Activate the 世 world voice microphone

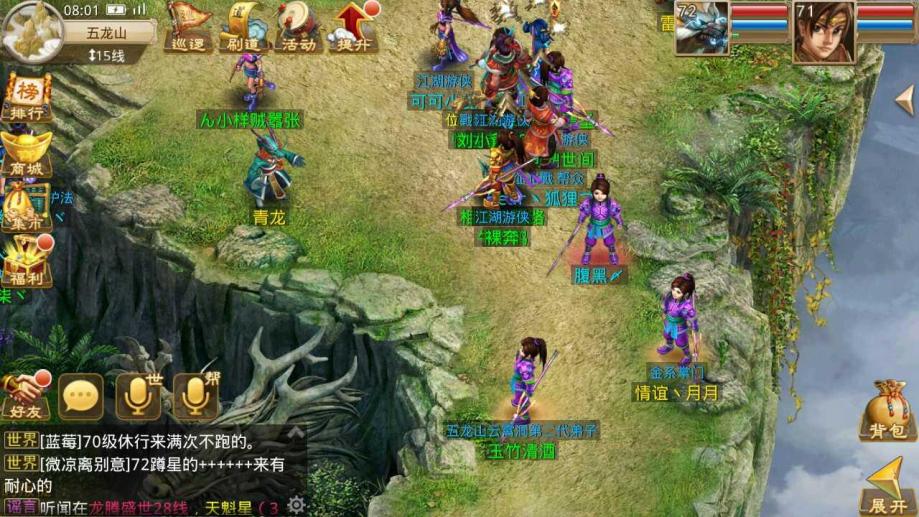pyautogui.click(x=138, y=397)
